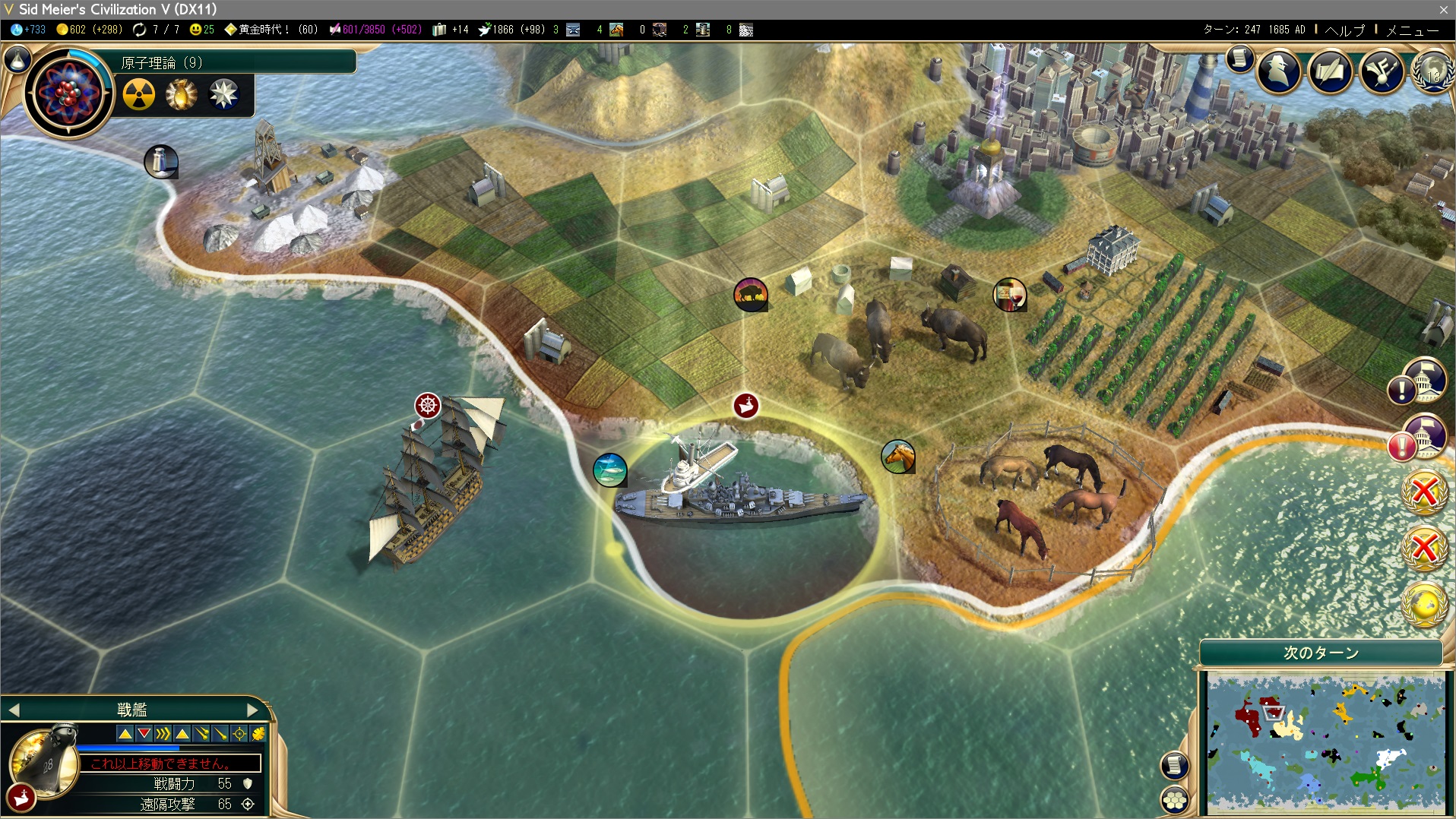The image size is (1456, 819).
Task: Toggle the hex grid button beside minimap
Action: pos(1175,799)
